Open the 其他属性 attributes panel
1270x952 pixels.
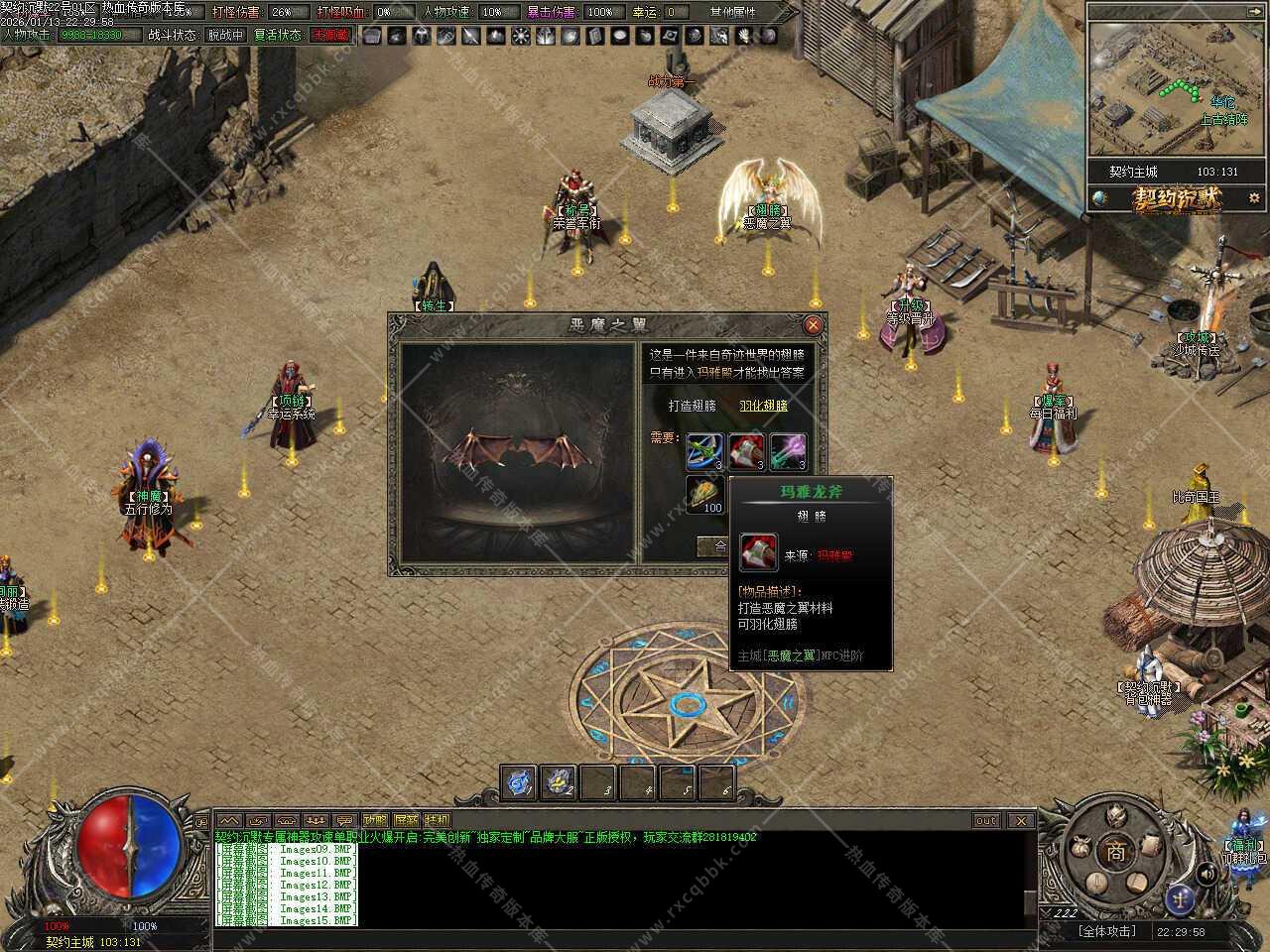coord(733,12)
